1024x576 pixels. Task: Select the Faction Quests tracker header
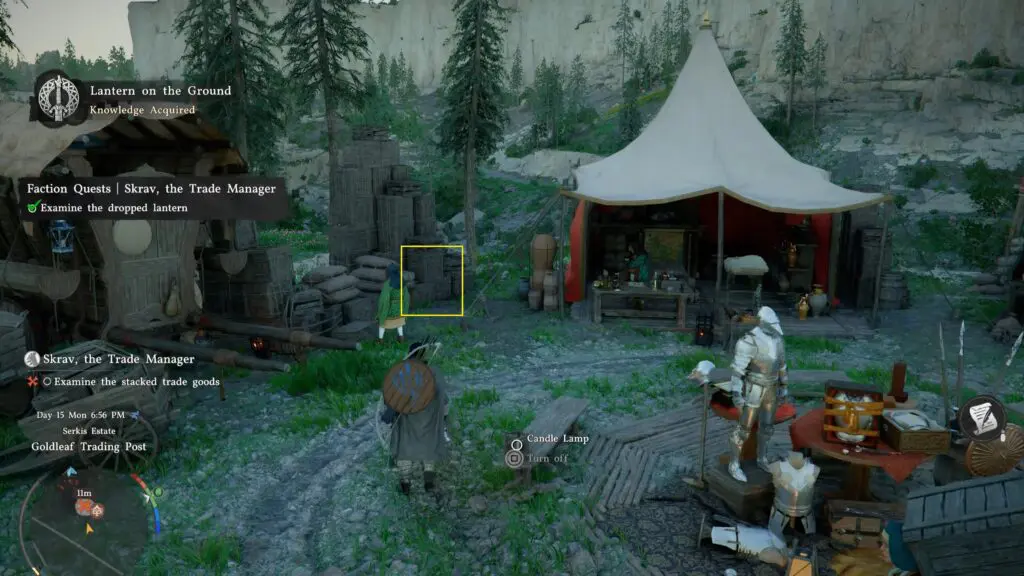point(151,188)
